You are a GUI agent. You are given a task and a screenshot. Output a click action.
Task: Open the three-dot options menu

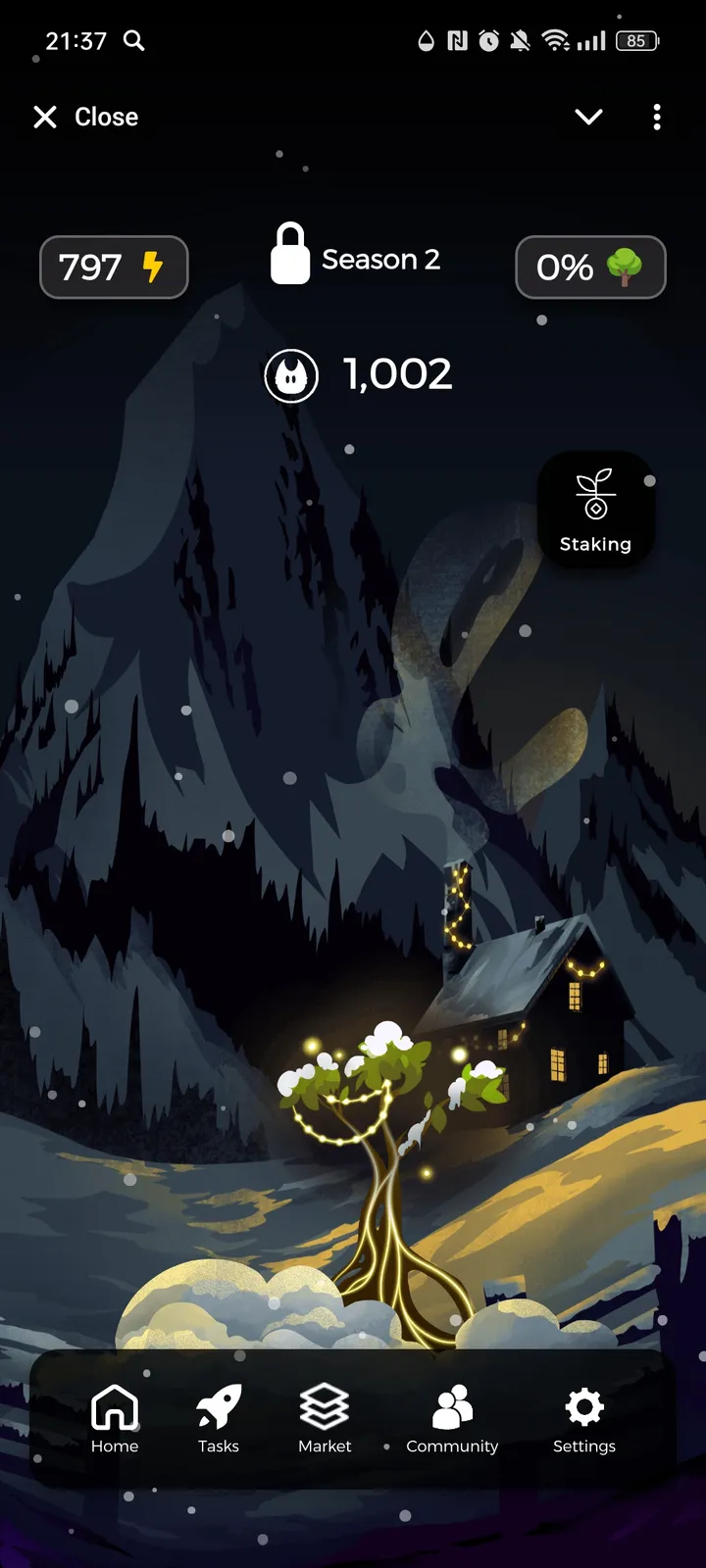(657, 118)
